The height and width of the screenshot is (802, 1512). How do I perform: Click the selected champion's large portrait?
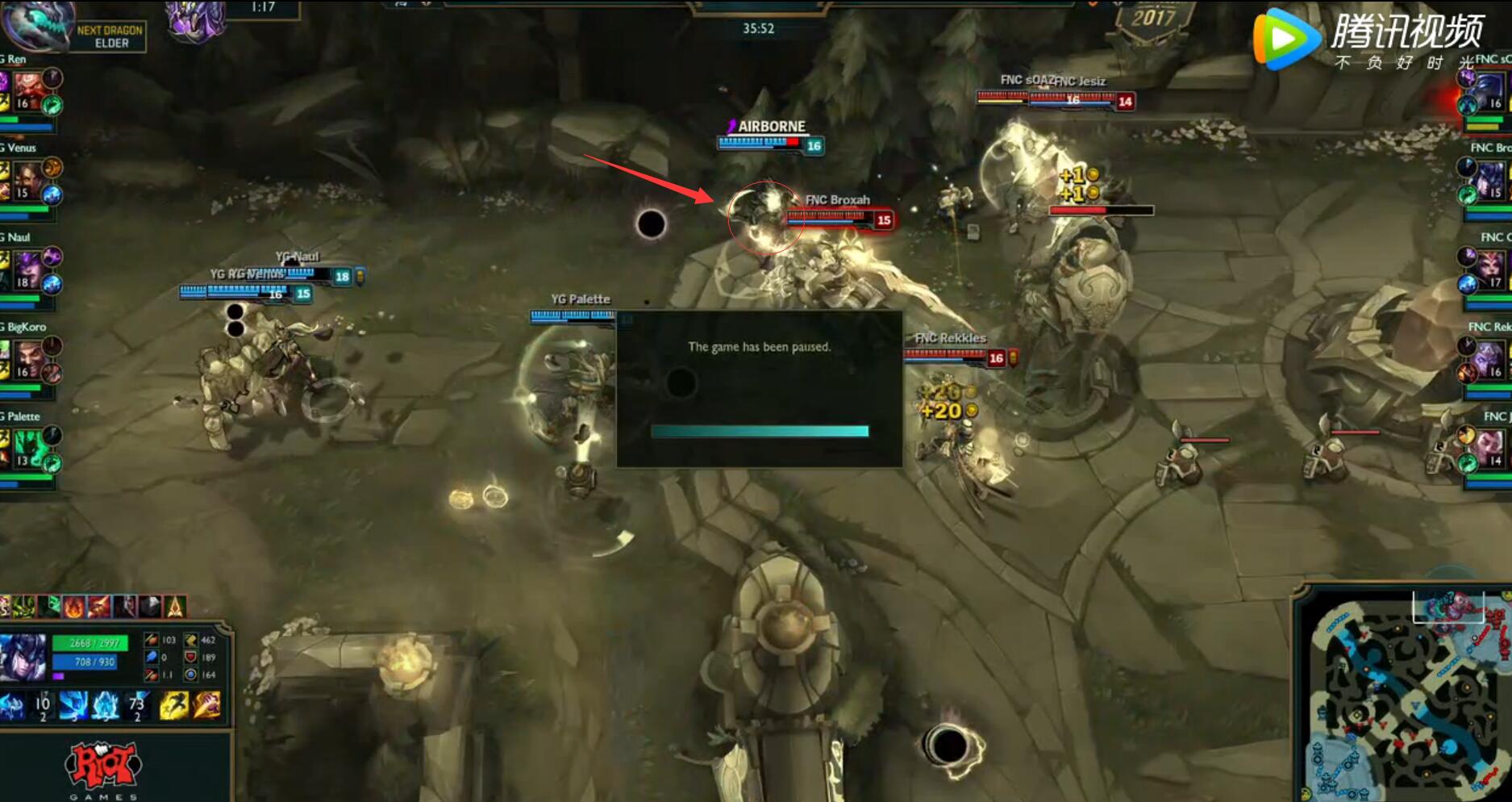tap(23, 658)
